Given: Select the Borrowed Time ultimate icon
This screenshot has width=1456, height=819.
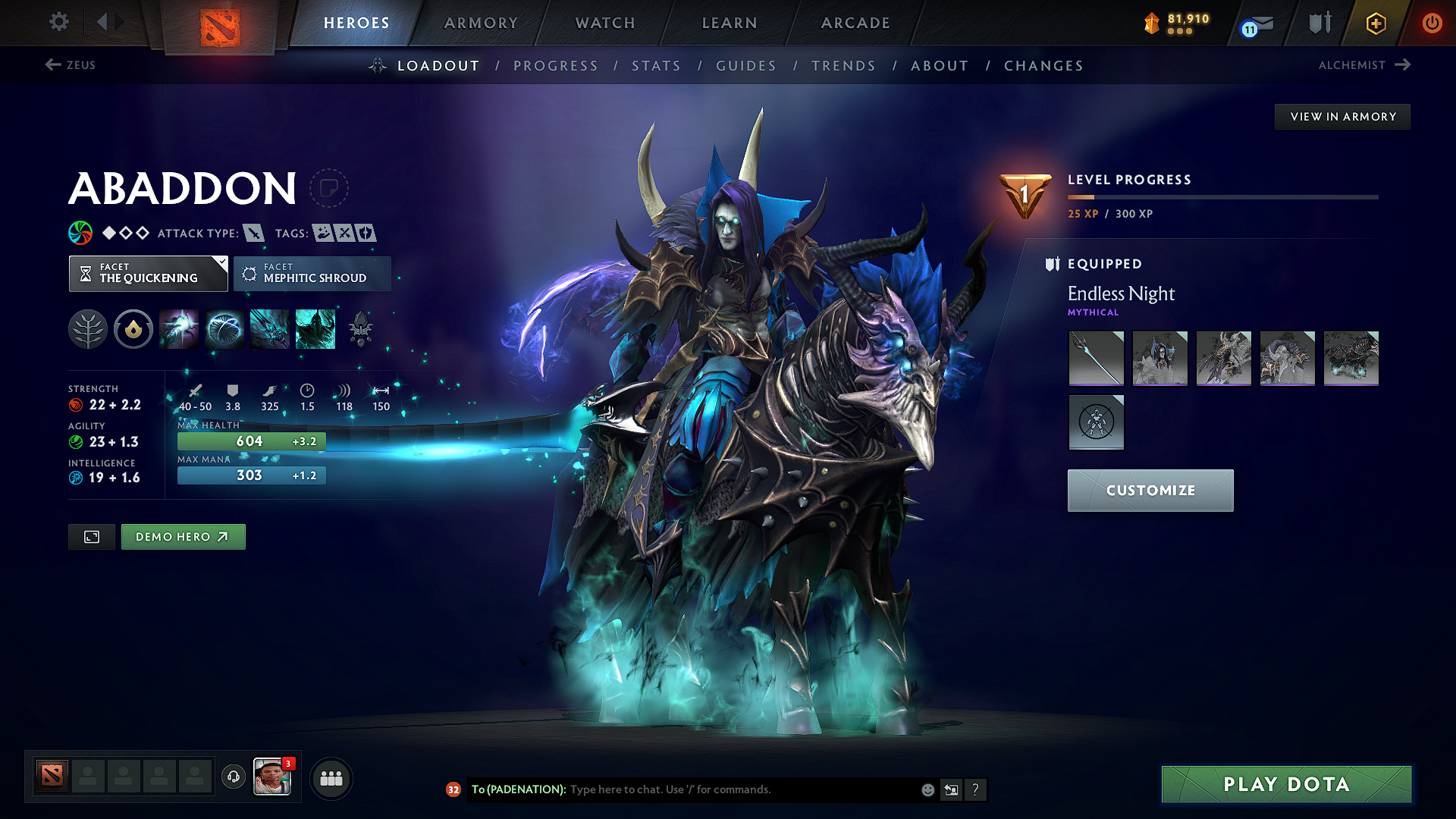Looking at the screenshot, I should (x=315, y=328).
